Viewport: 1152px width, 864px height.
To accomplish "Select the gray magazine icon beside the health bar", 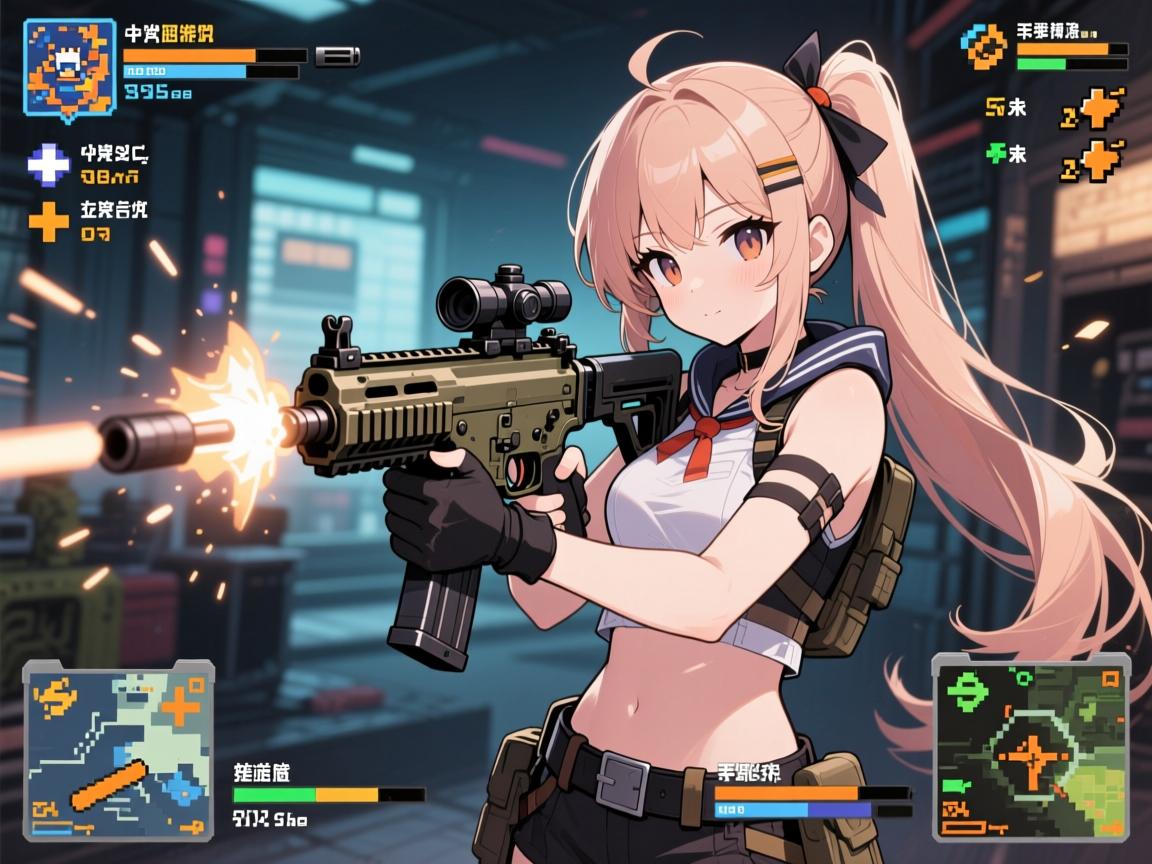I will [337, 56].
